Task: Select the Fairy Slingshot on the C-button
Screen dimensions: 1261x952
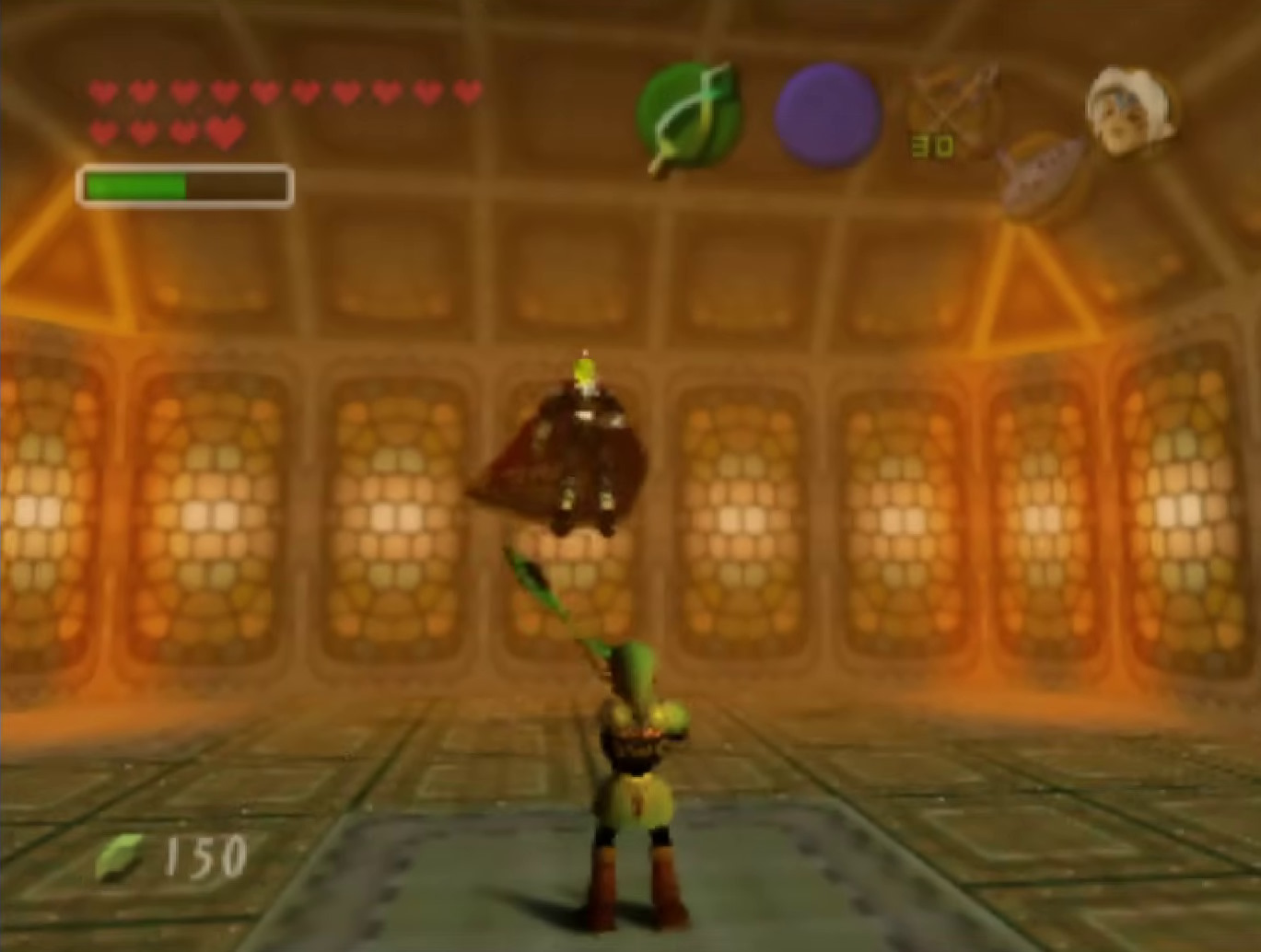Action: pyautogui.click(x=952, y=108)
